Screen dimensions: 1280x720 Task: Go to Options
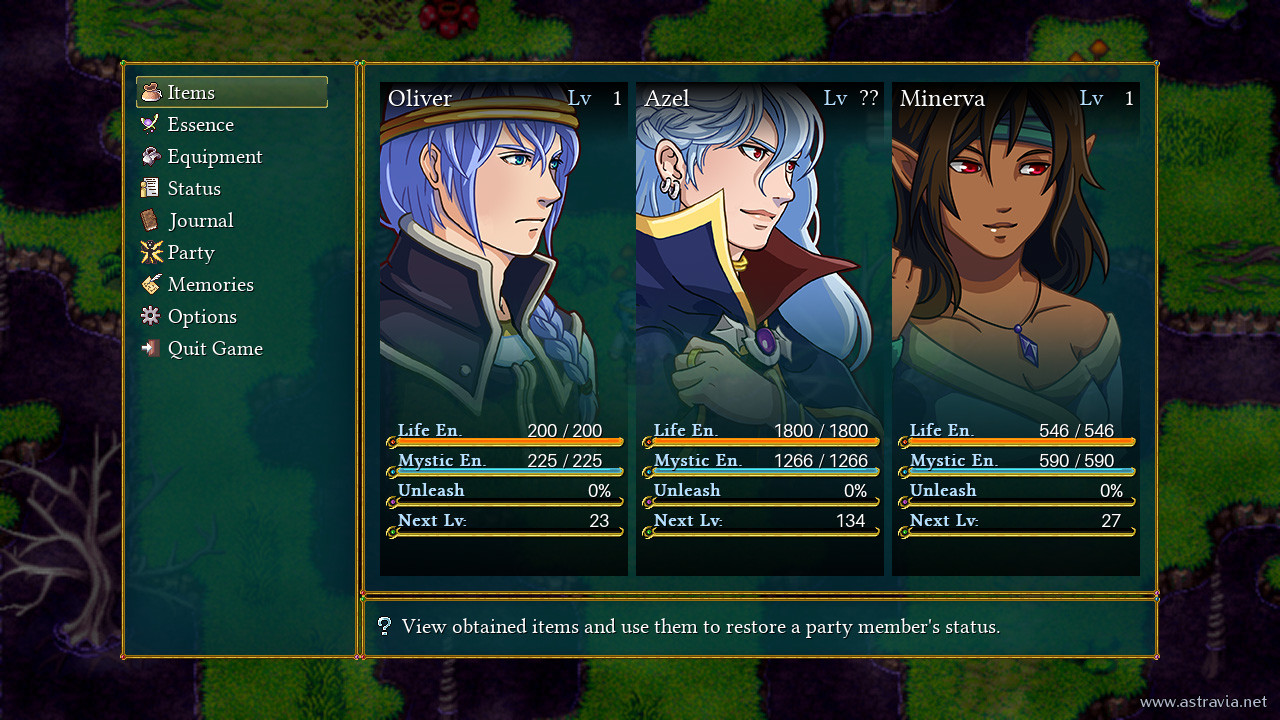point(202,317)
